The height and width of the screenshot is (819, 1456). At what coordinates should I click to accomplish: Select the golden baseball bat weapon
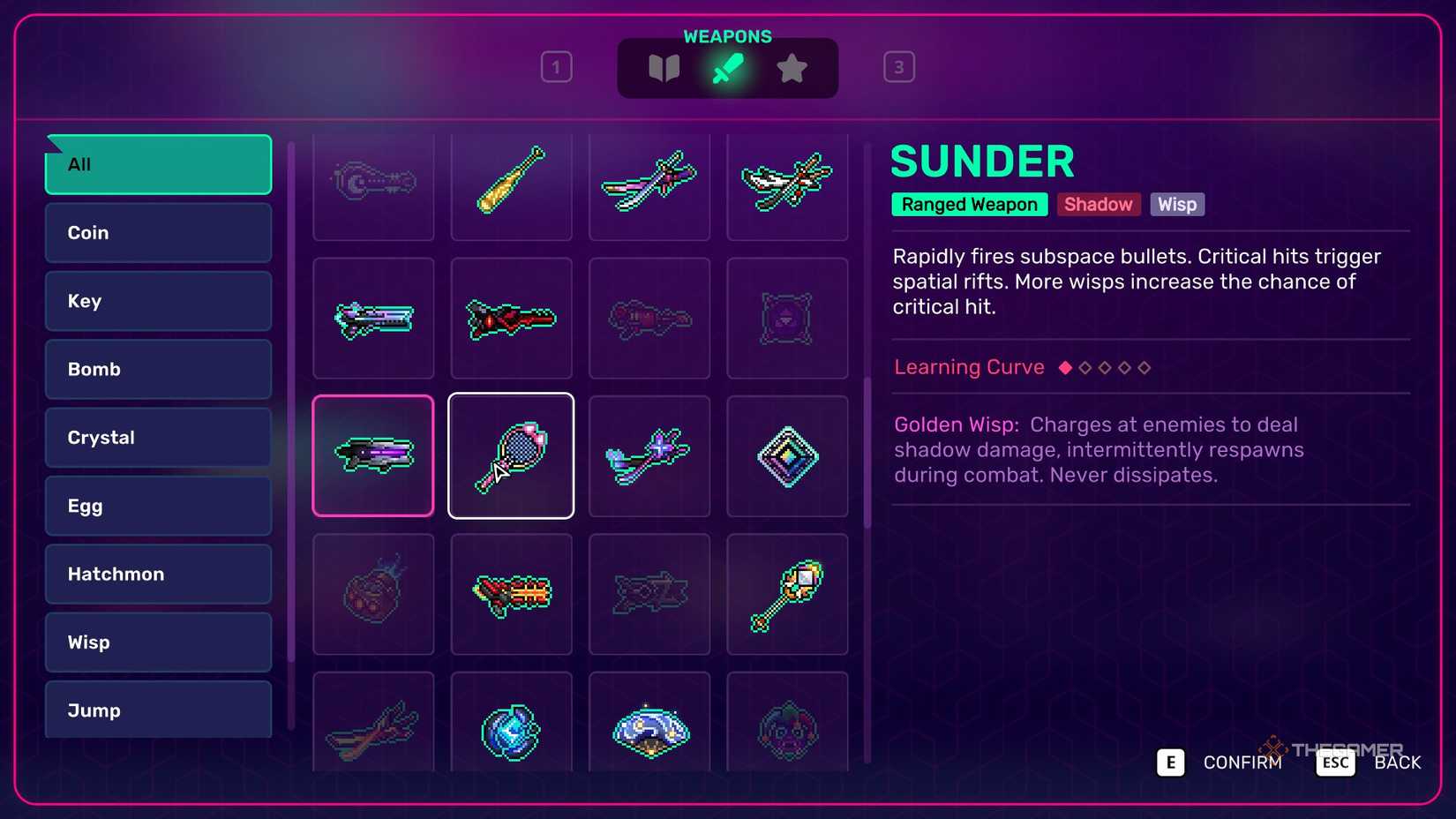point(511,185)
